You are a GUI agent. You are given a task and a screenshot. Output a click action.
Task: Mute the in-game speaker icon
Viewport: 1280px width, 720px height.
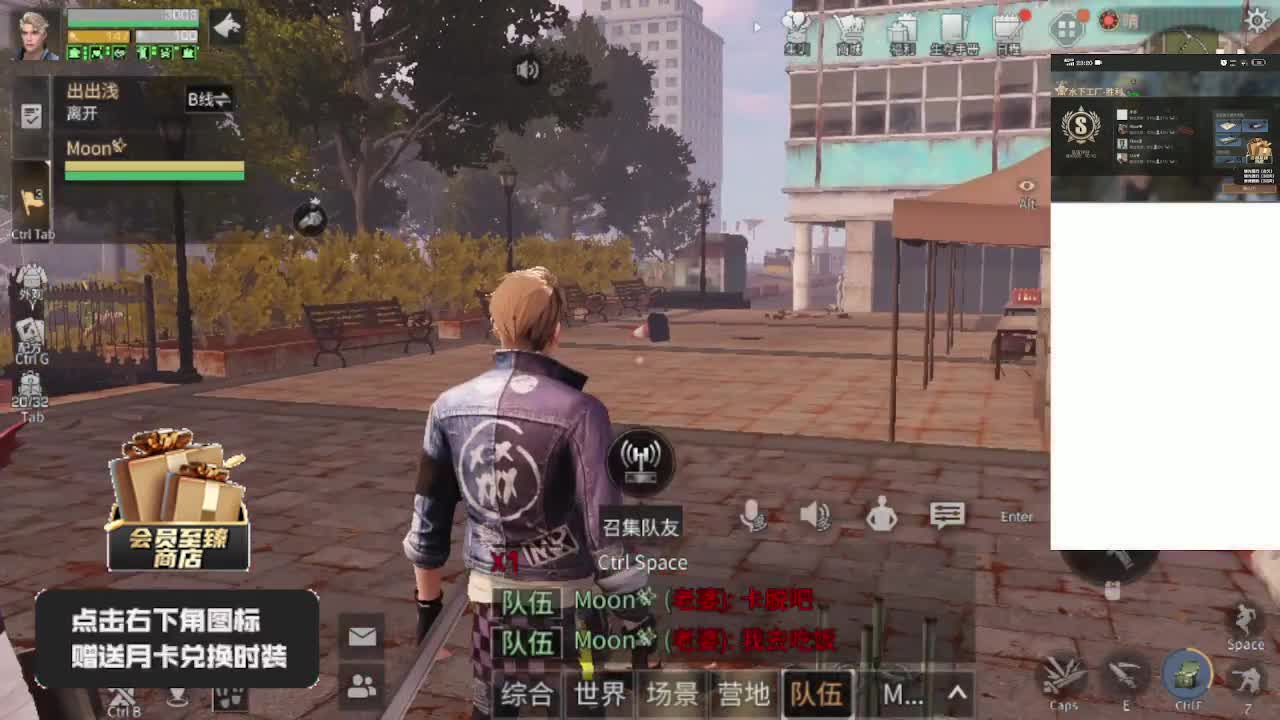(x=818, y=515)
